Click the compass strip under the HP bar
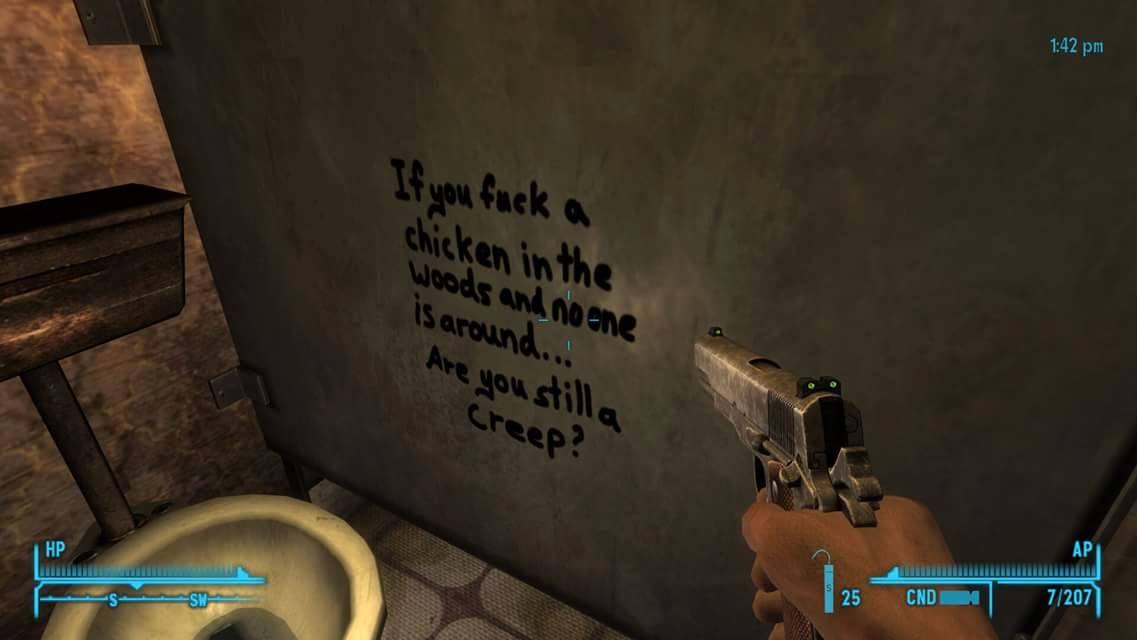This screenshot has width=1137, height=640. 150,599
